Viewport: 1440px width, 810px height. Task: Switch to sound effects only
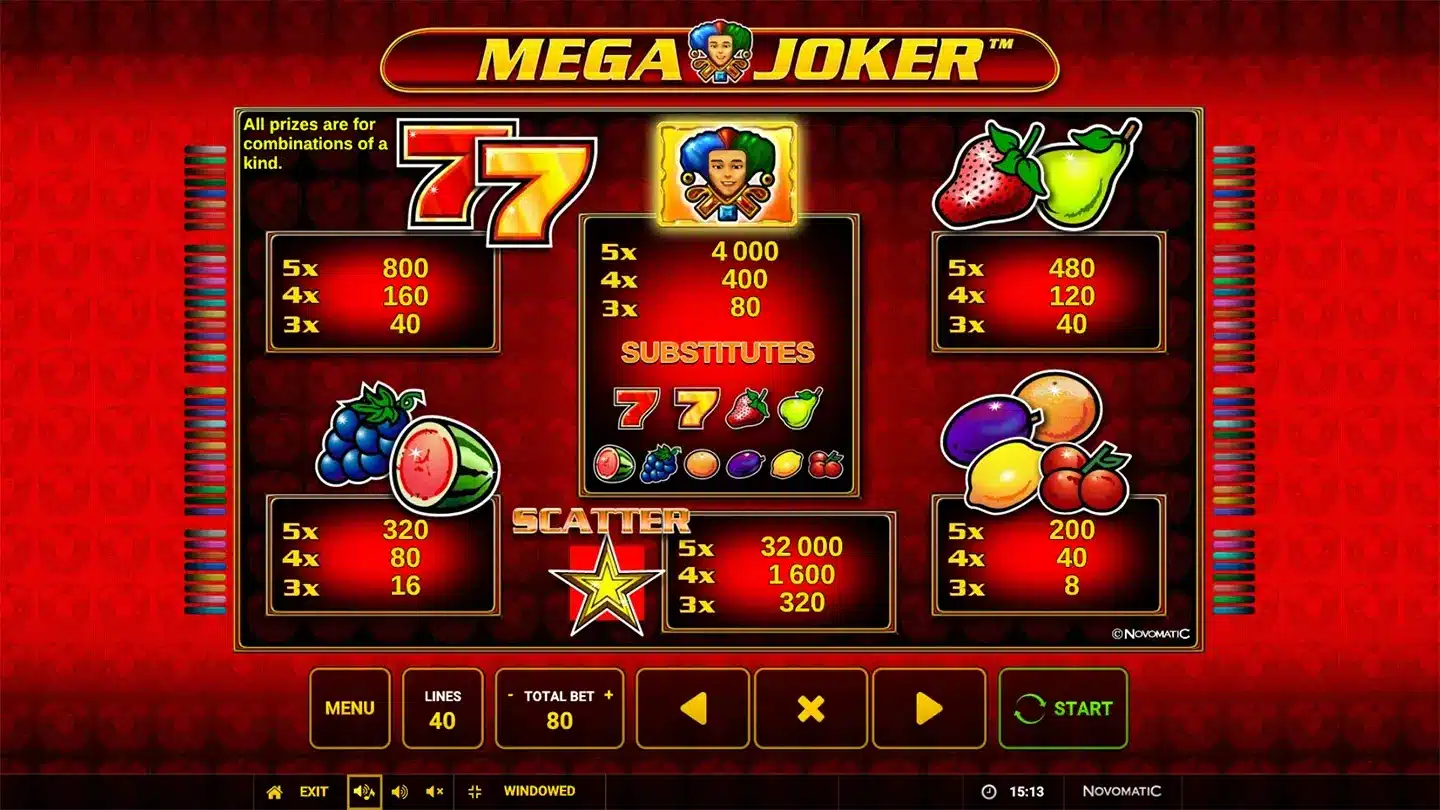(x=401, y=791)
